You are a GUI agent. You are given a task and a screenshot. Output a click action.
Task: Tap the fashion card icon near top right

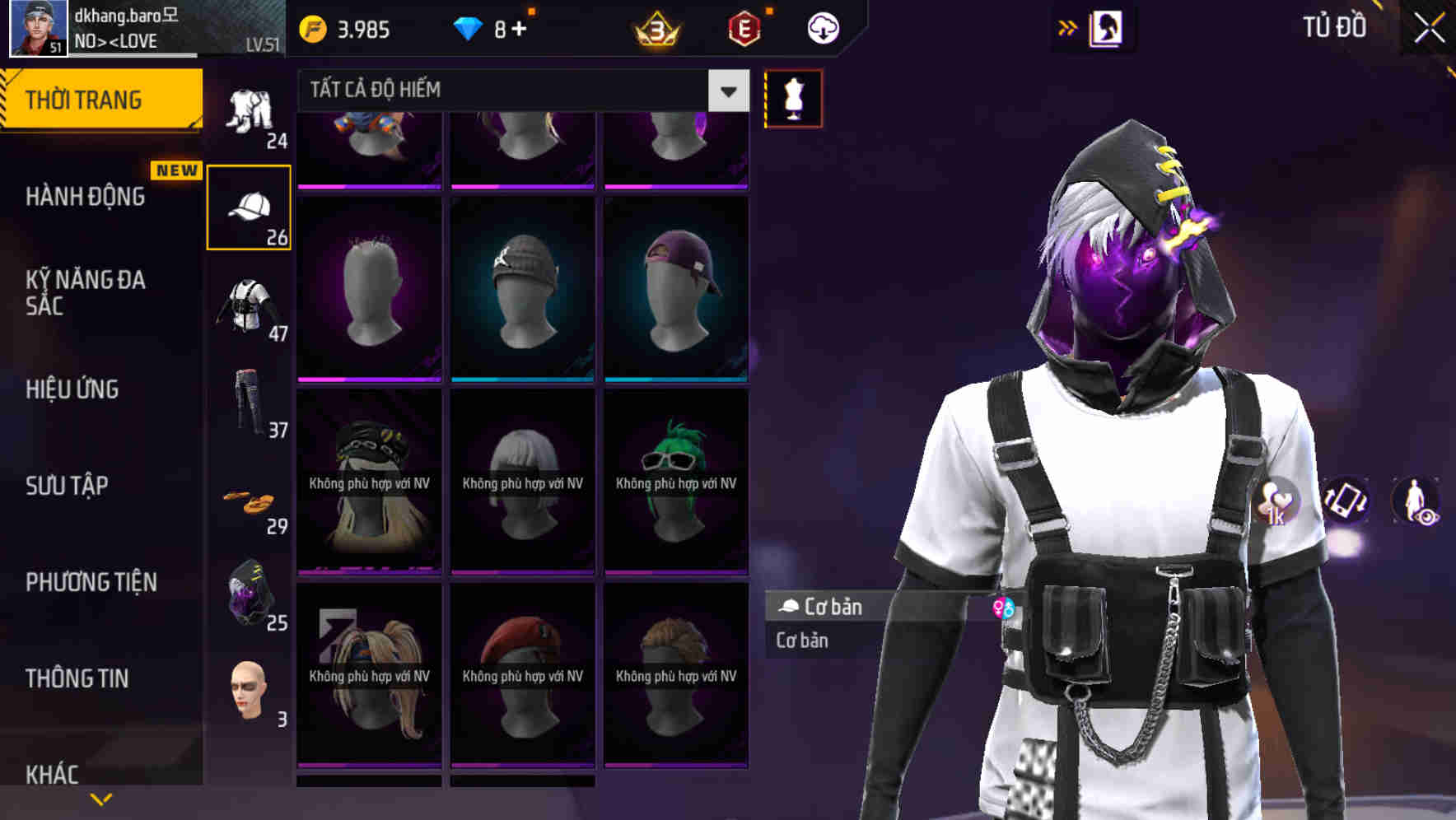[1108, 27]
